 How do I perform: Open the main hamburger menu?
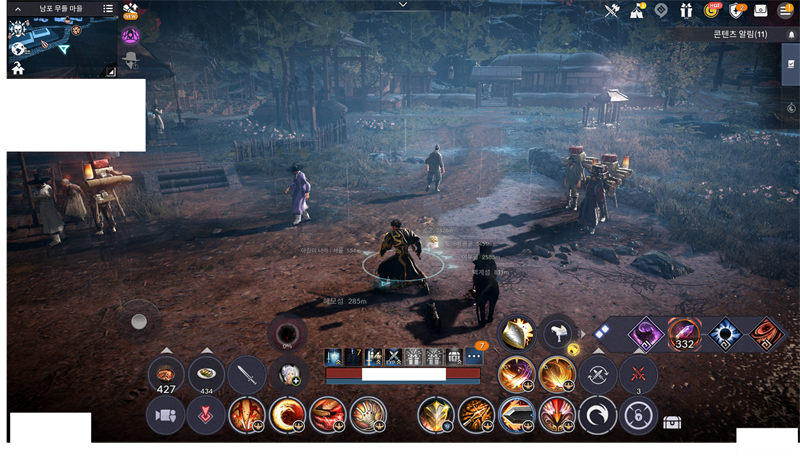tap(785, 11)
